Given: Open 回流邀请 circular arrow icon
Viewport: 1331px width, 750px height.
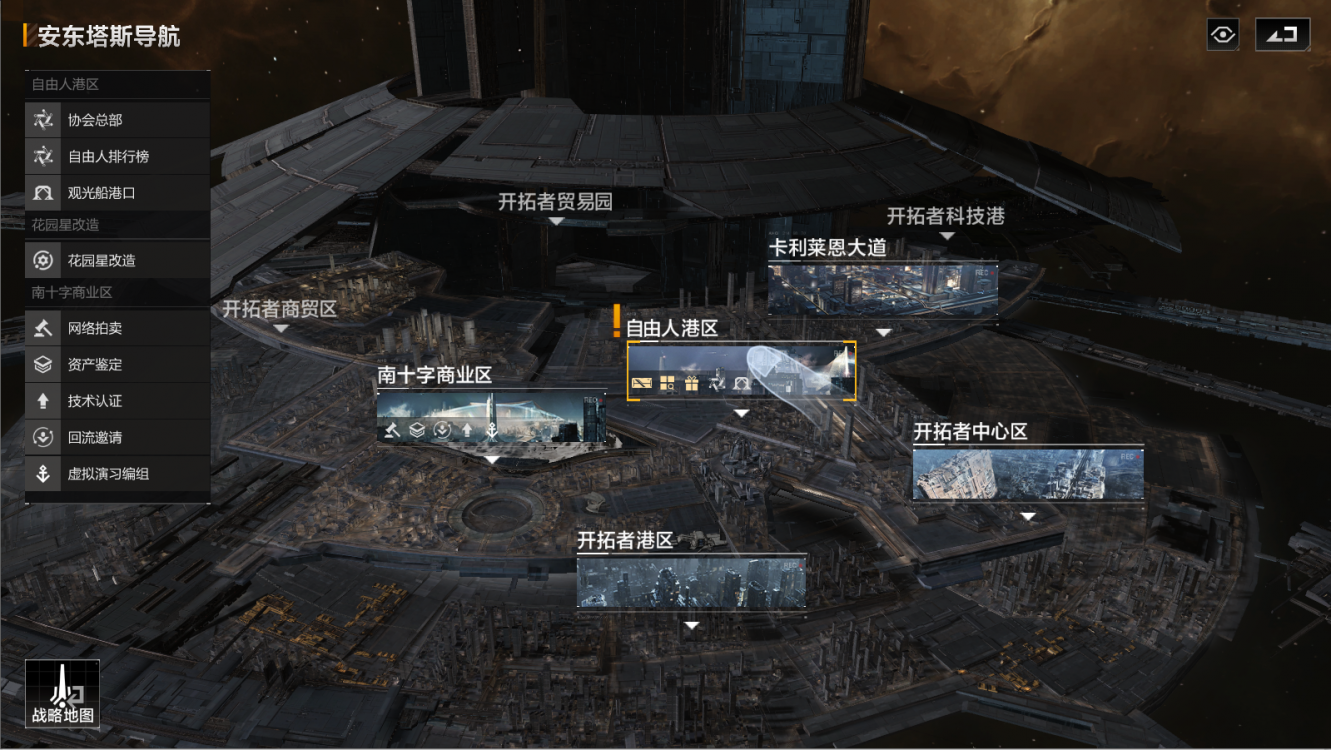Looking at the screenshot, I should (42, 437).
